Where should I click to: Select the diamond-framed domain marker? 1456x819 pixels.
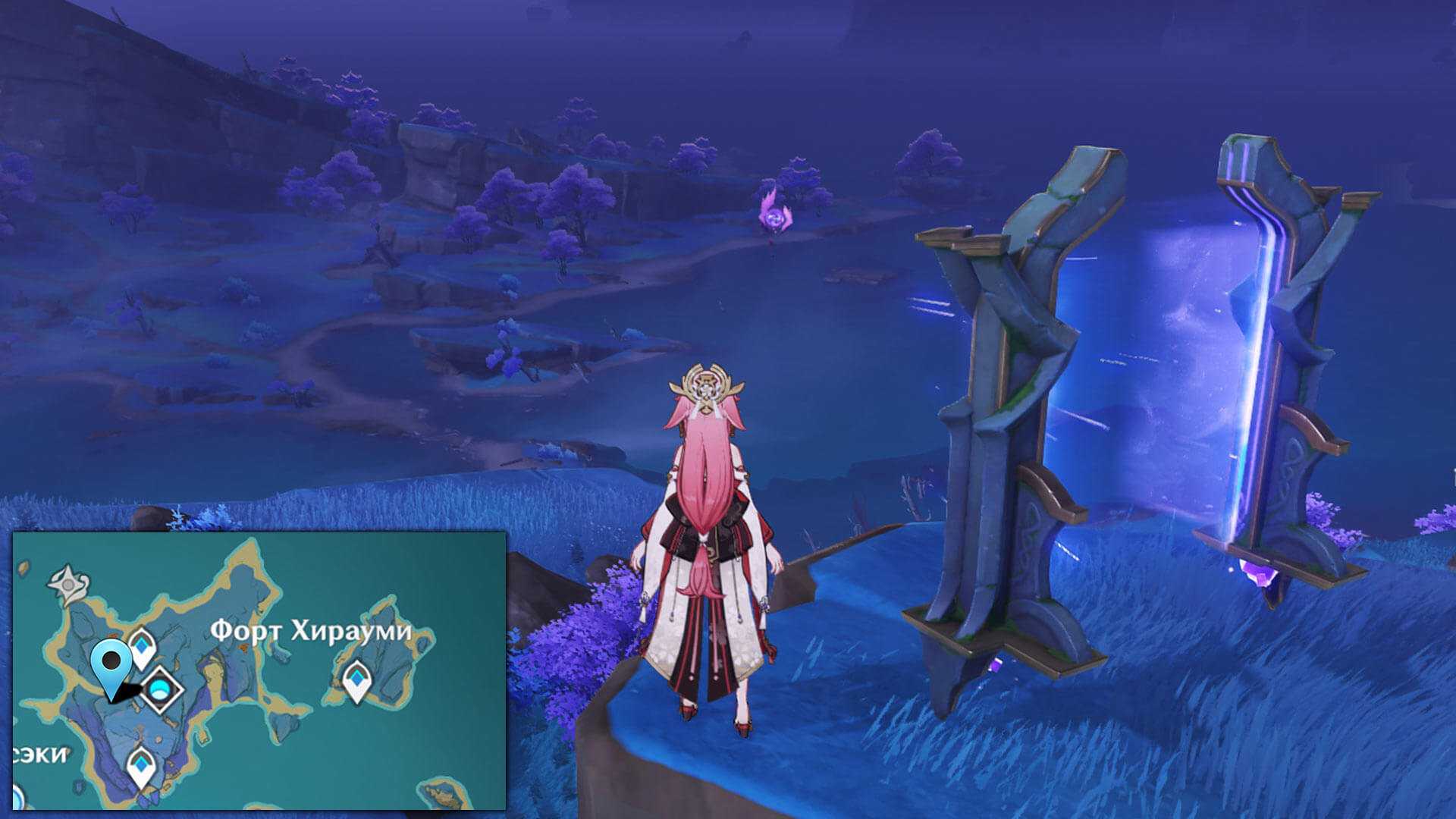(x=160, y=689)
